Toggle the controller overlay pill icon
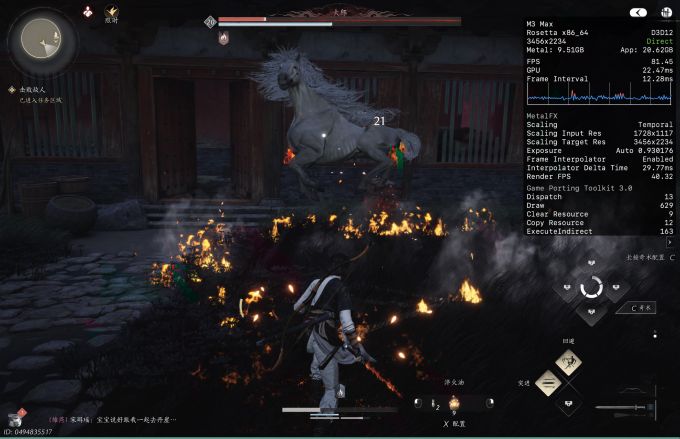 [638, 12]
